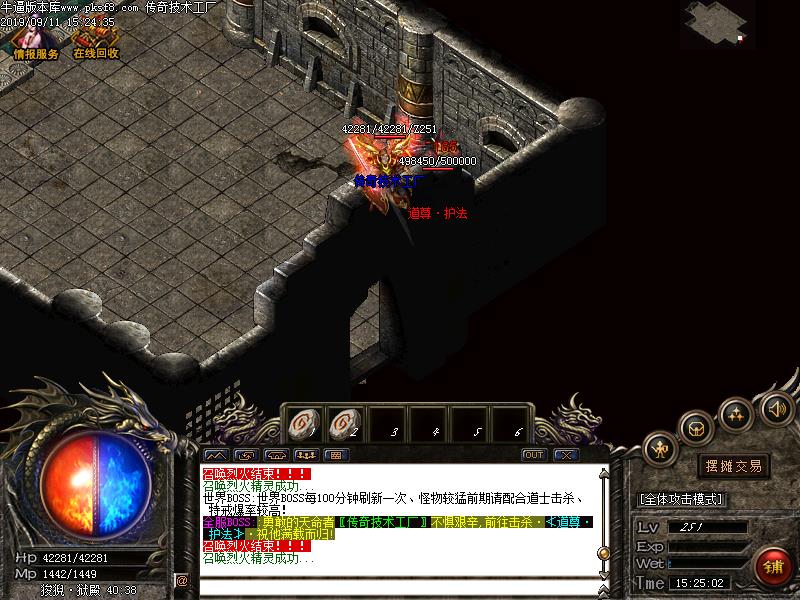Toggle sound with the speaker icon

(x=776, y=408)
